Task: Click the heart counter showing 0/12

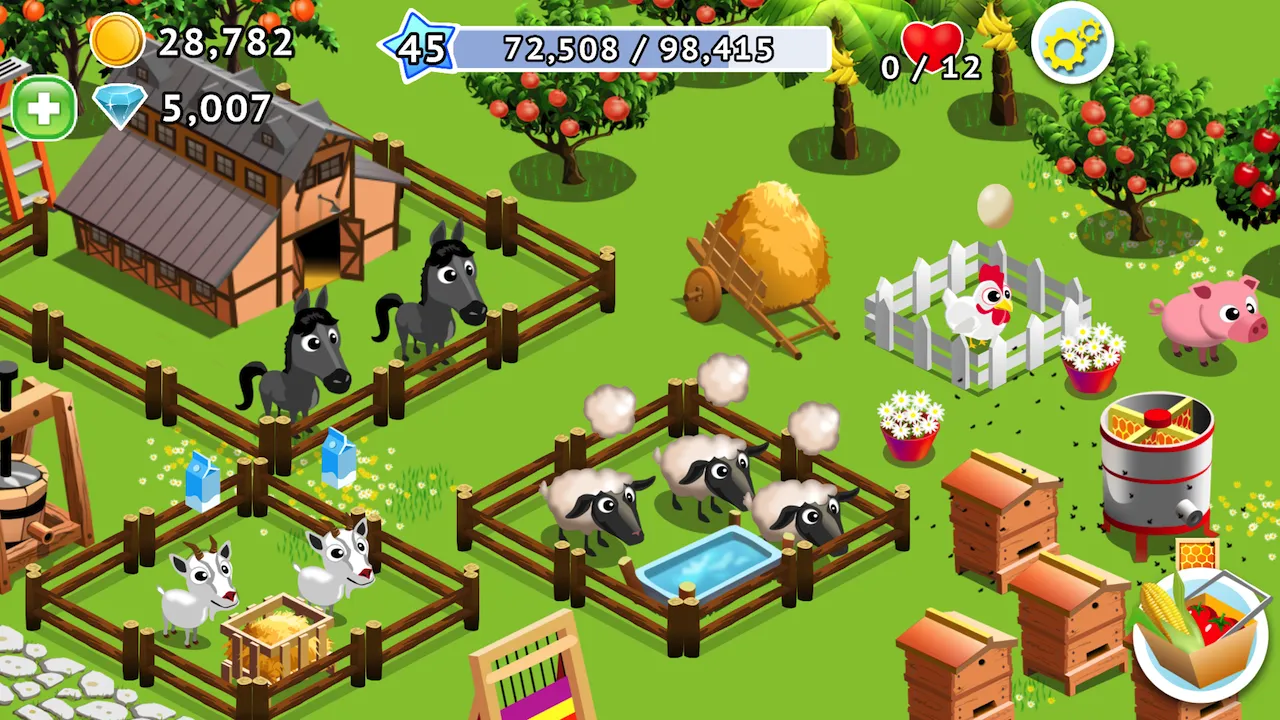Action: (x=930, y=45)
